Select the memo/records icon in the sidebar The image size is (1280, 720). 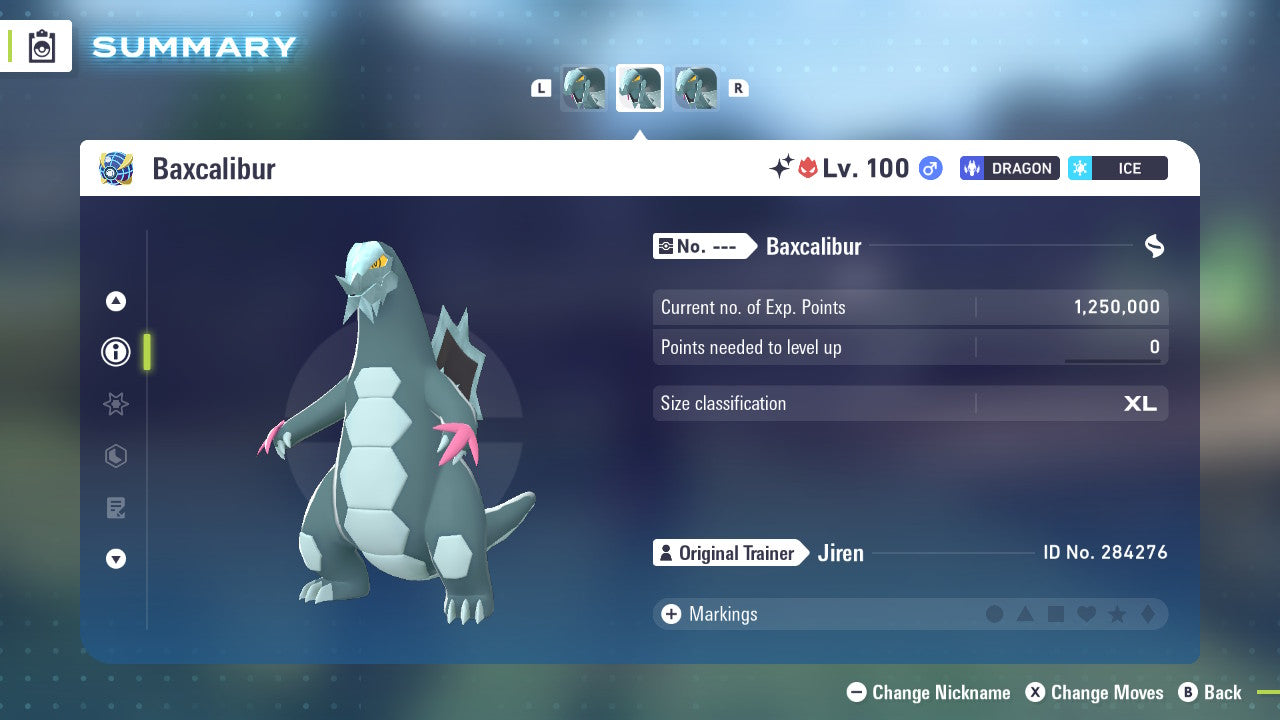tap(115, 508)
